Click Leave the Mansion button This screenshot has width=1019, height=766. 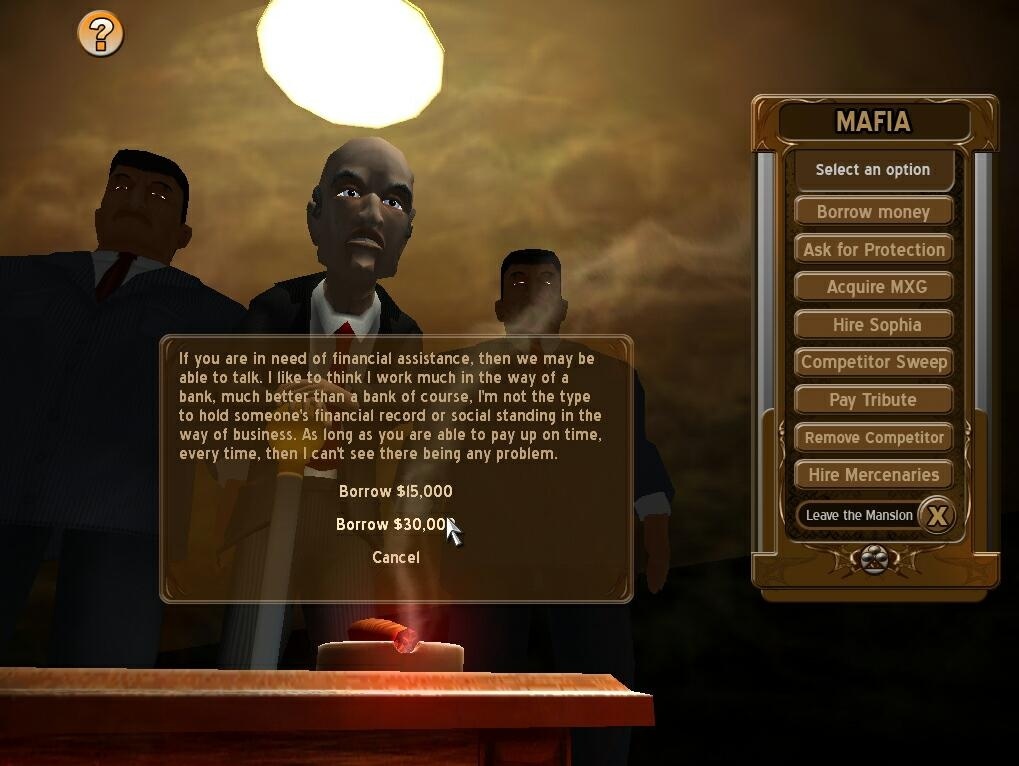(x=858, y=515)
